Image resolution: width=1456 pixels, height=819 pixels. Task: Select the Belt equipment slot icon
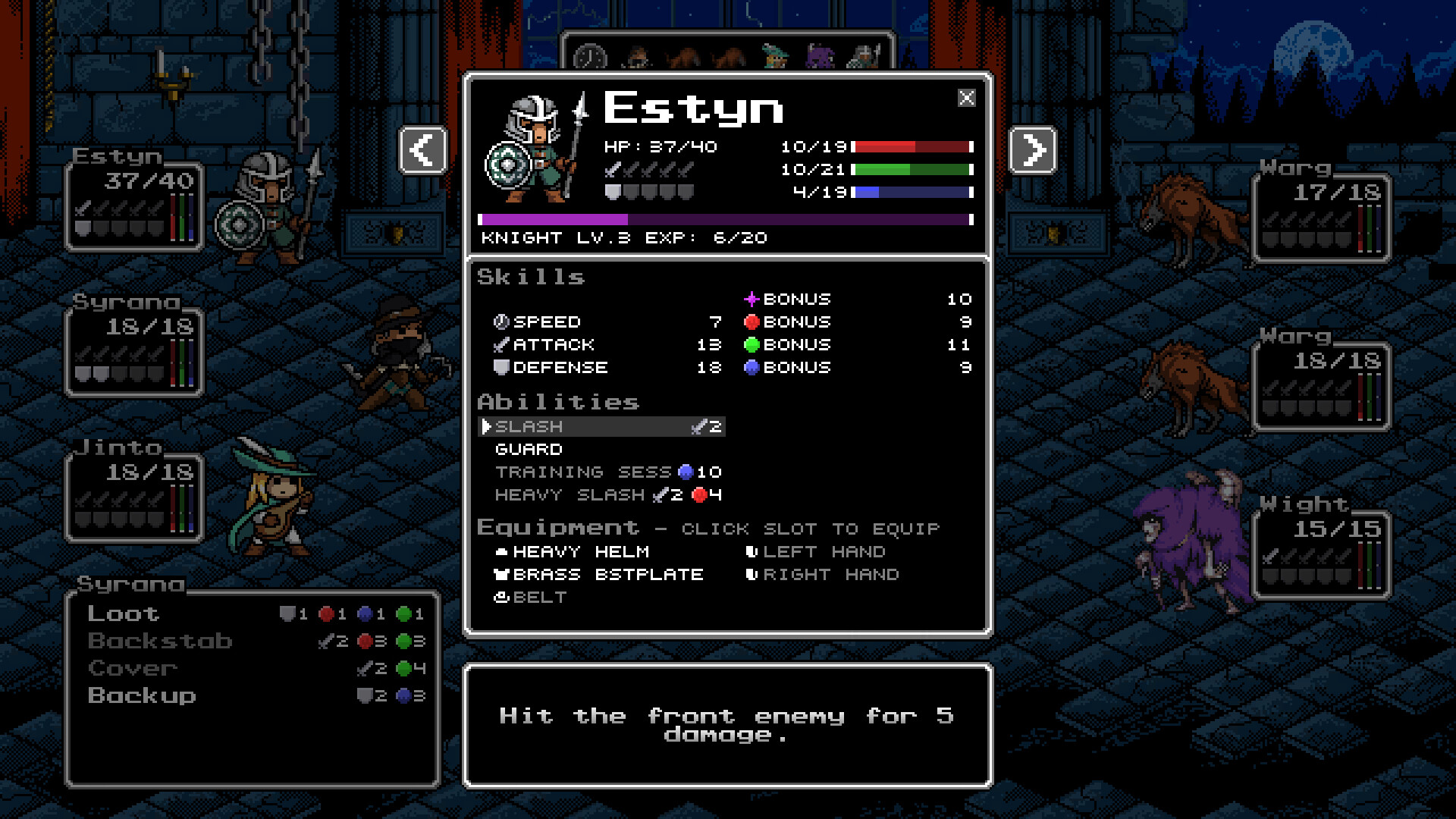[500, 597]
